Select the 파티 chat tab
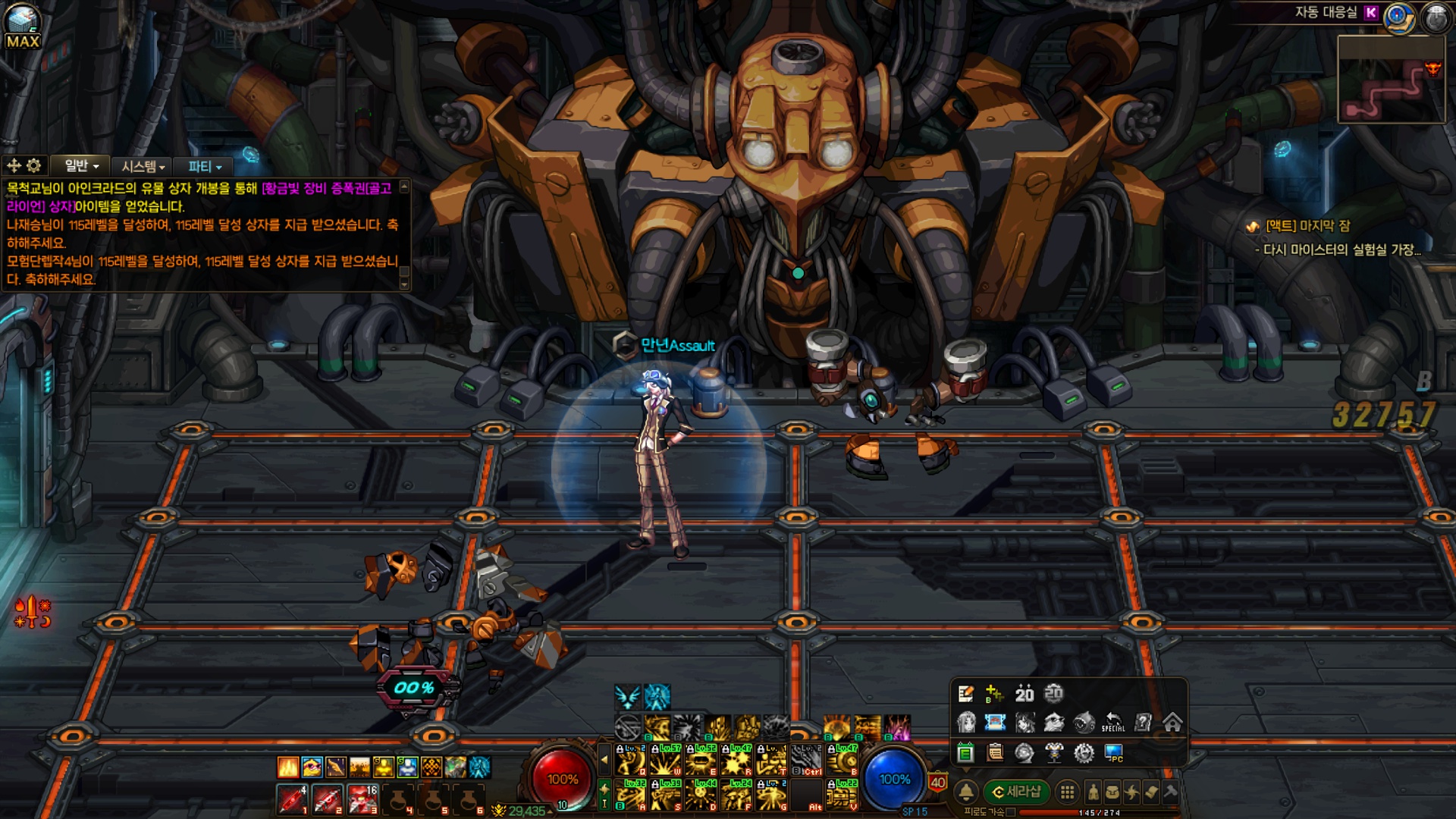 [x=204, y=166]
